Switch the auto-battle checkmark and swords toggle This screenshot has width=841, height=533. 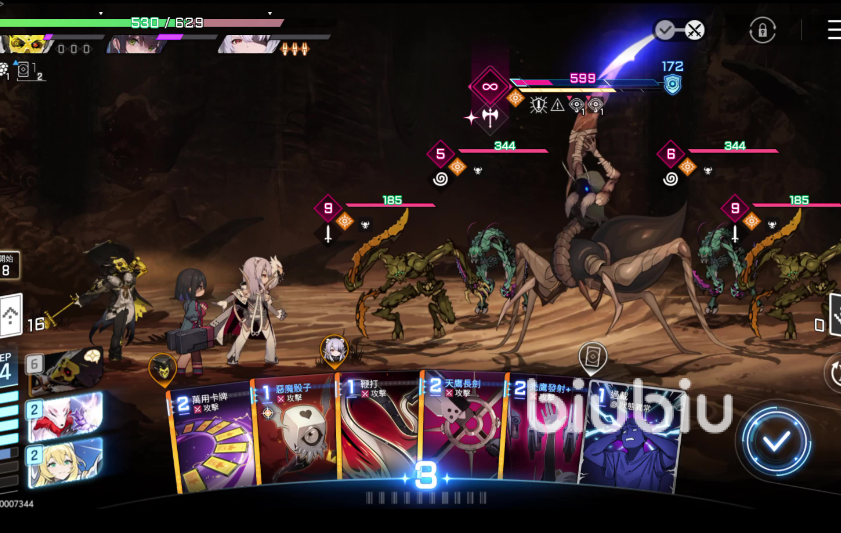tap(680, 30)
